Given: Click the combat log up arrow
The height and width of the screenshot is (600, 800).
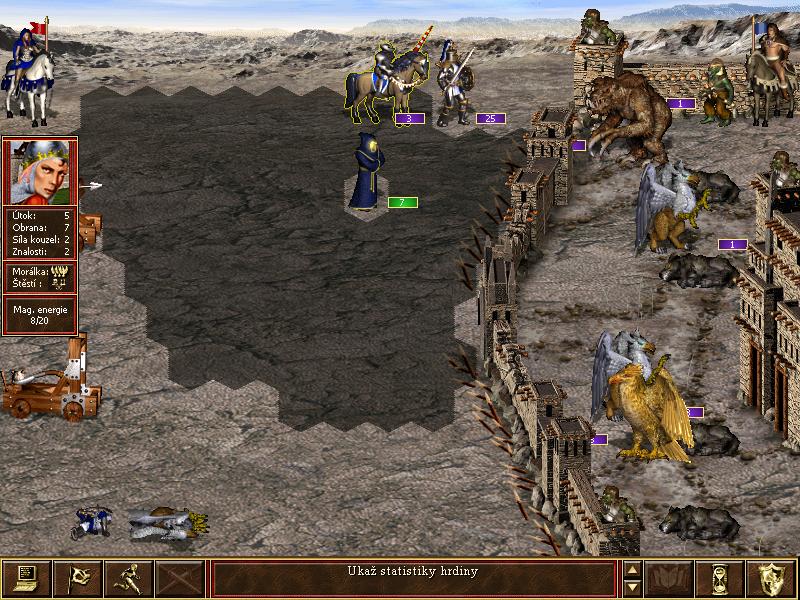Looking at the screenshot, I should tap(631, 570).
